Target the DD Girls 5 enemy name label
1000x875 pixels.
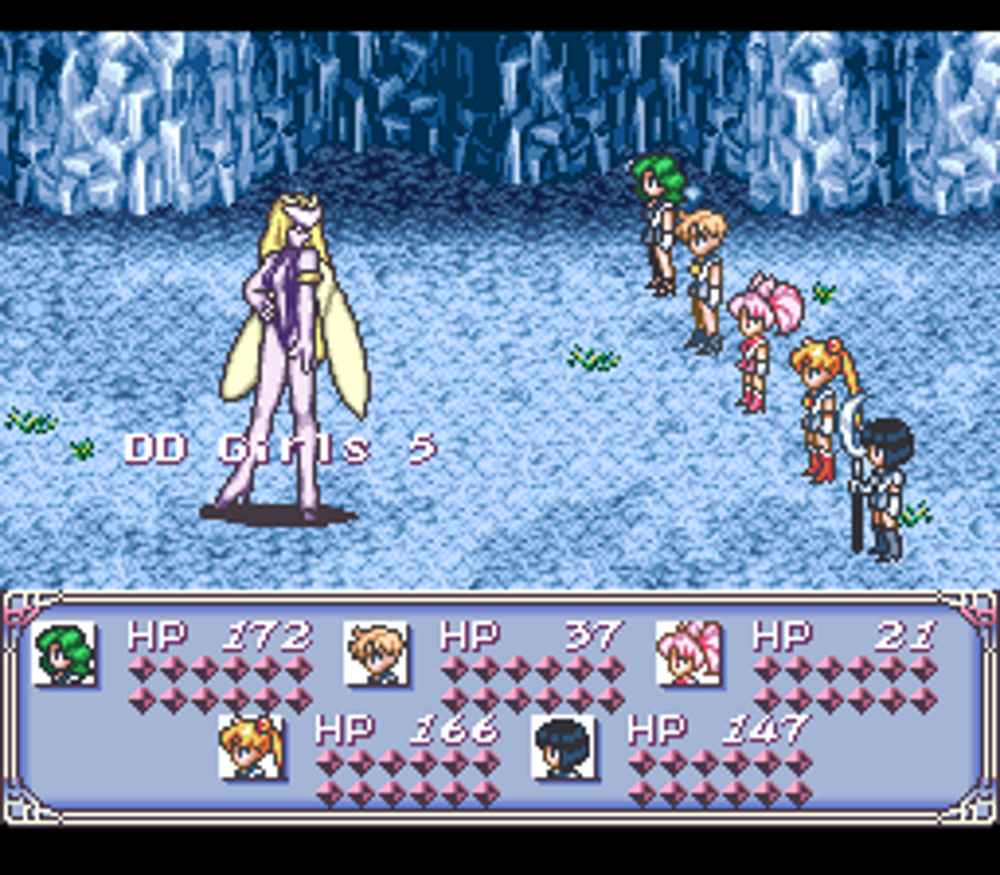point(280,449)
